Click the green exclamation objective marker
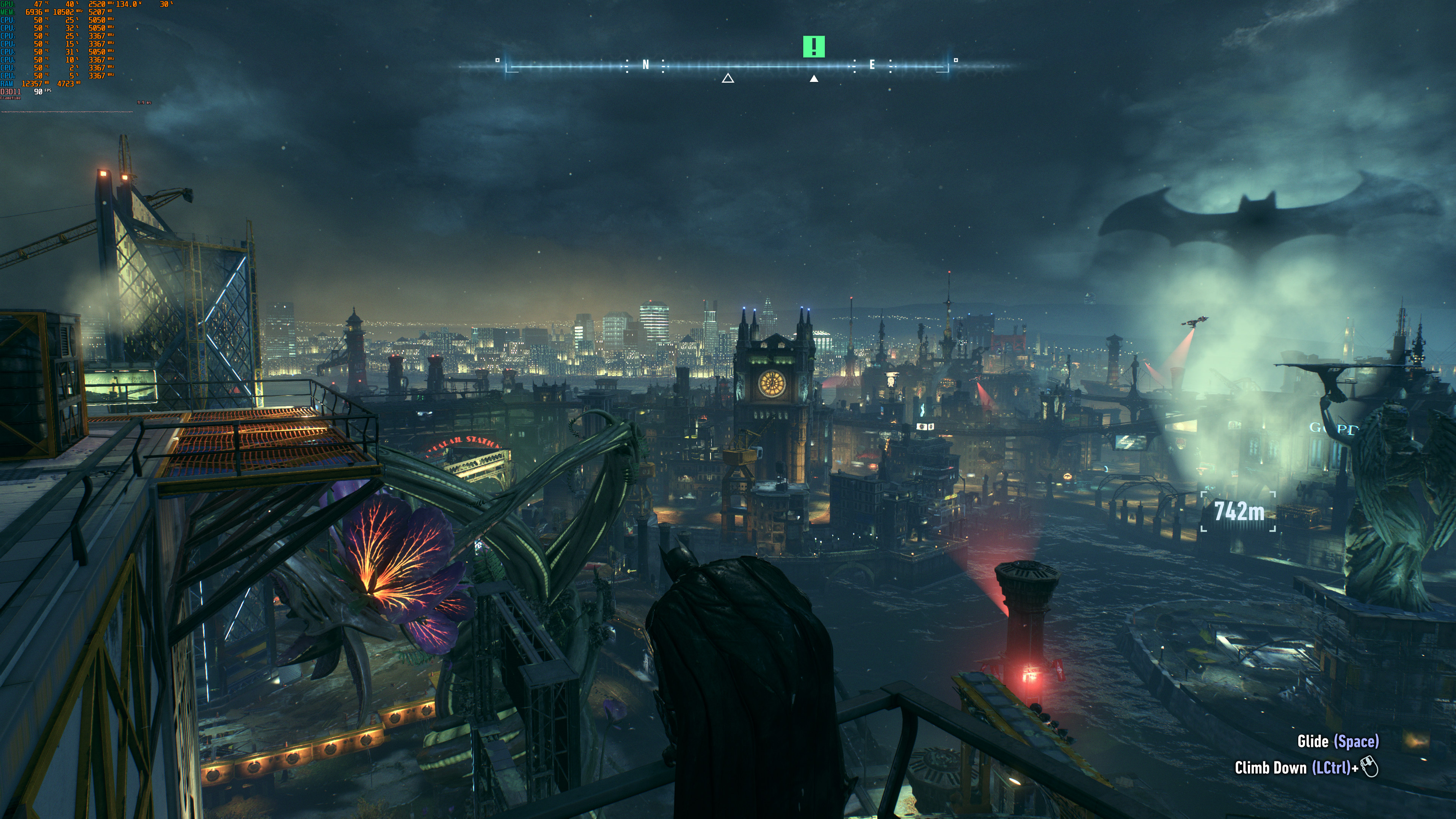This screenshot has width=1456, height=819. pyautogui.click(x=814, y=46)
